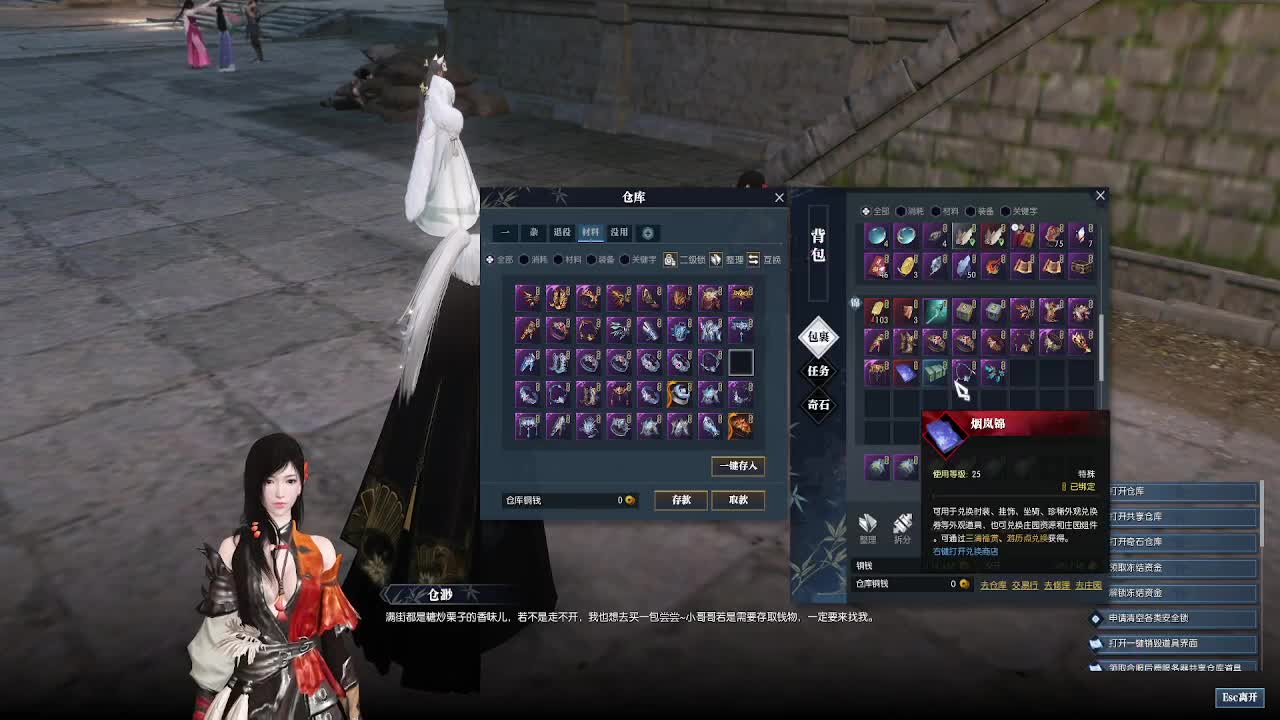Switch backpack to the 奇石 section

819,405
